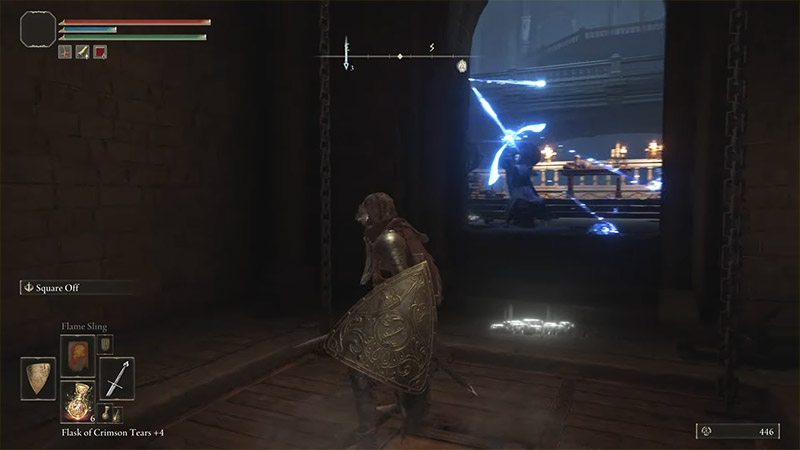Select the left-hand shield slot

tap(38, 378)
